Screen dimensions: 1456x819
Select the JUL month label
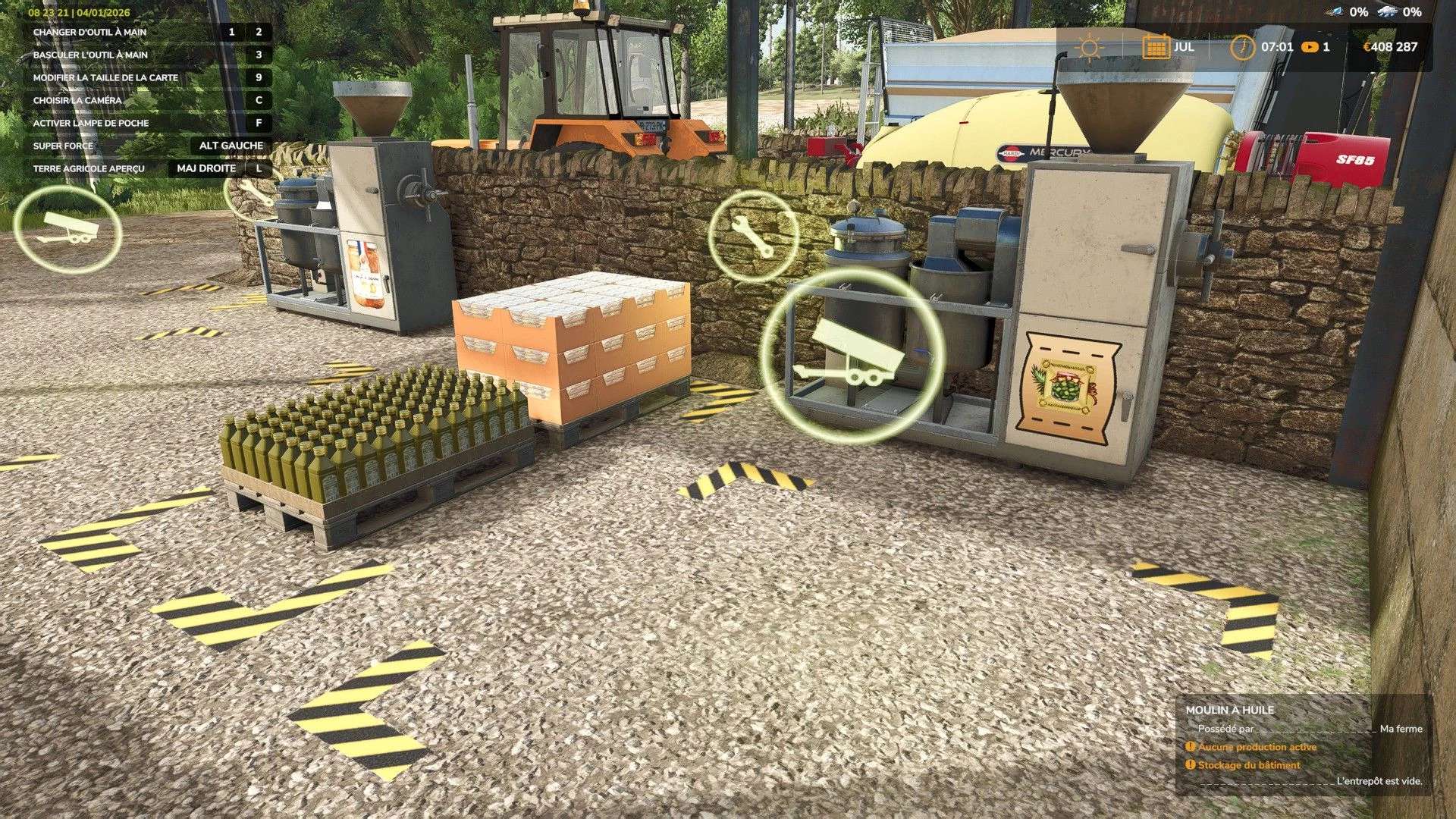[1185, 45]
